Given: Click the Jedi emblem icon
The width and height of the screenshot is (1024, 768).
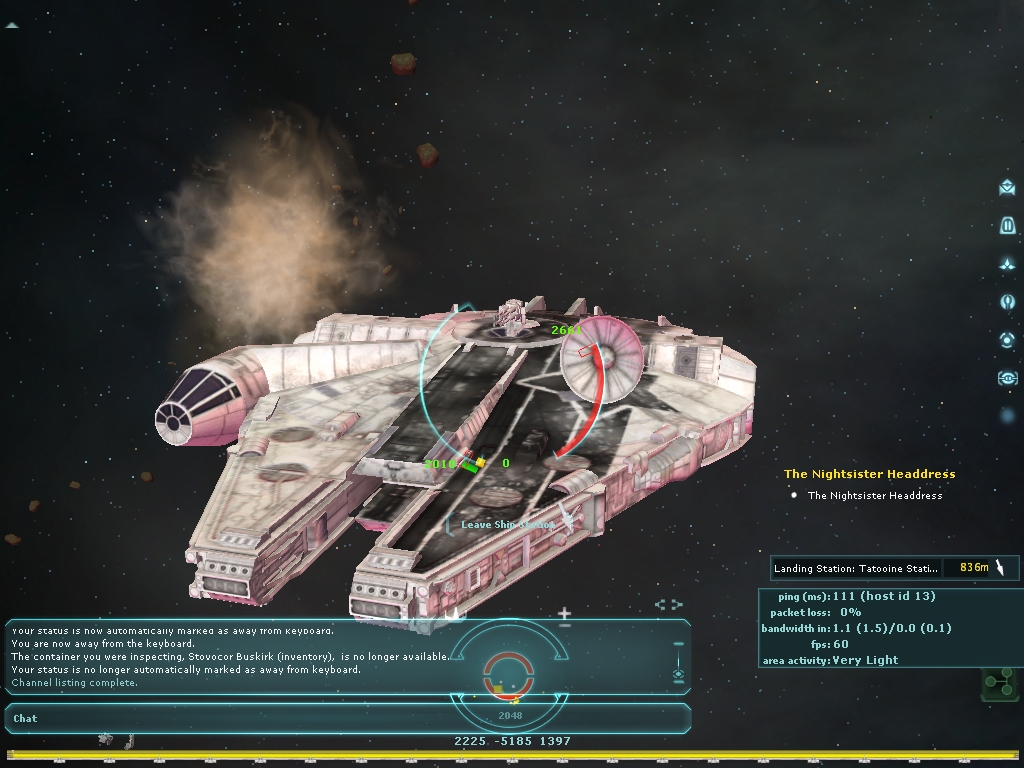Looking at the screenshot, I should pos(1007,301).
